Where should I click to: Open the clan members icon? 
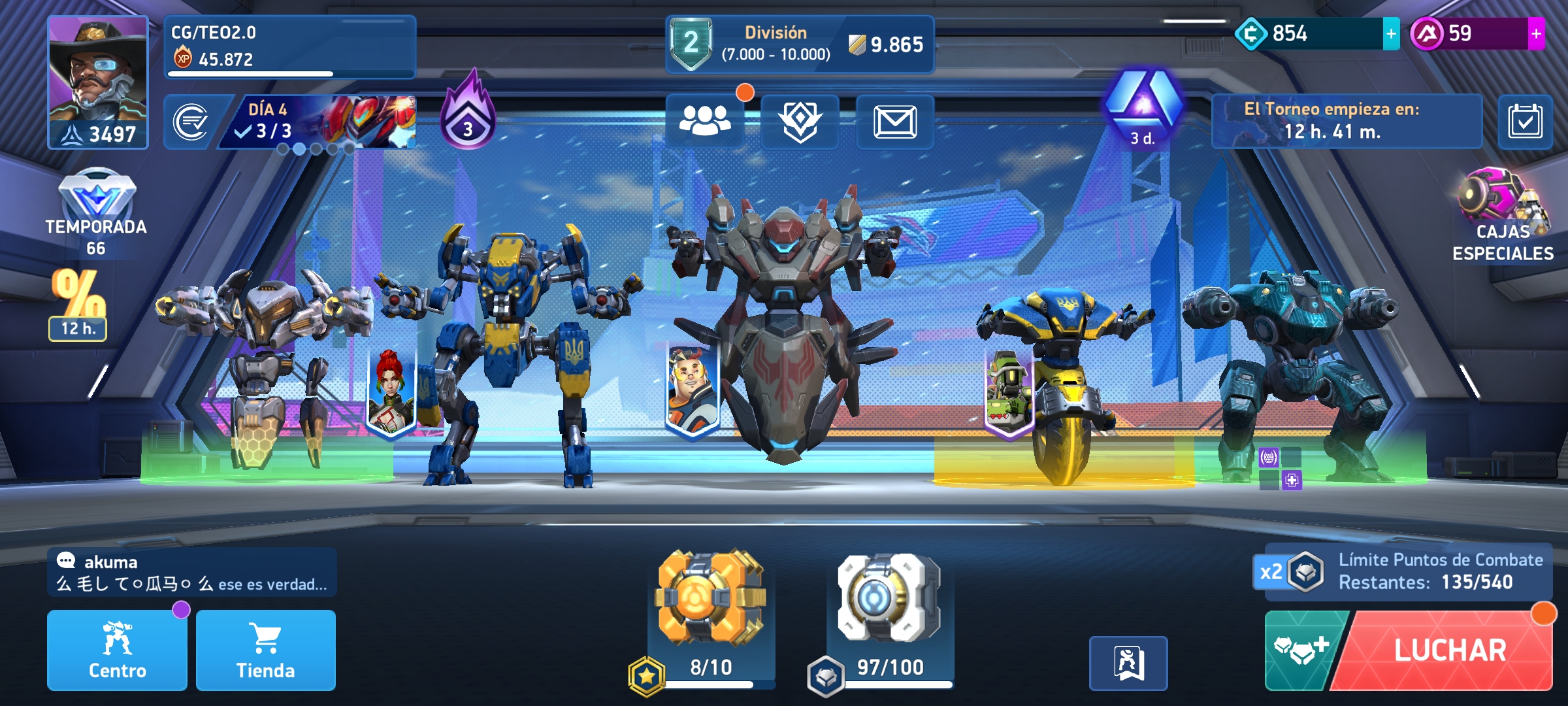click(704, 122)
